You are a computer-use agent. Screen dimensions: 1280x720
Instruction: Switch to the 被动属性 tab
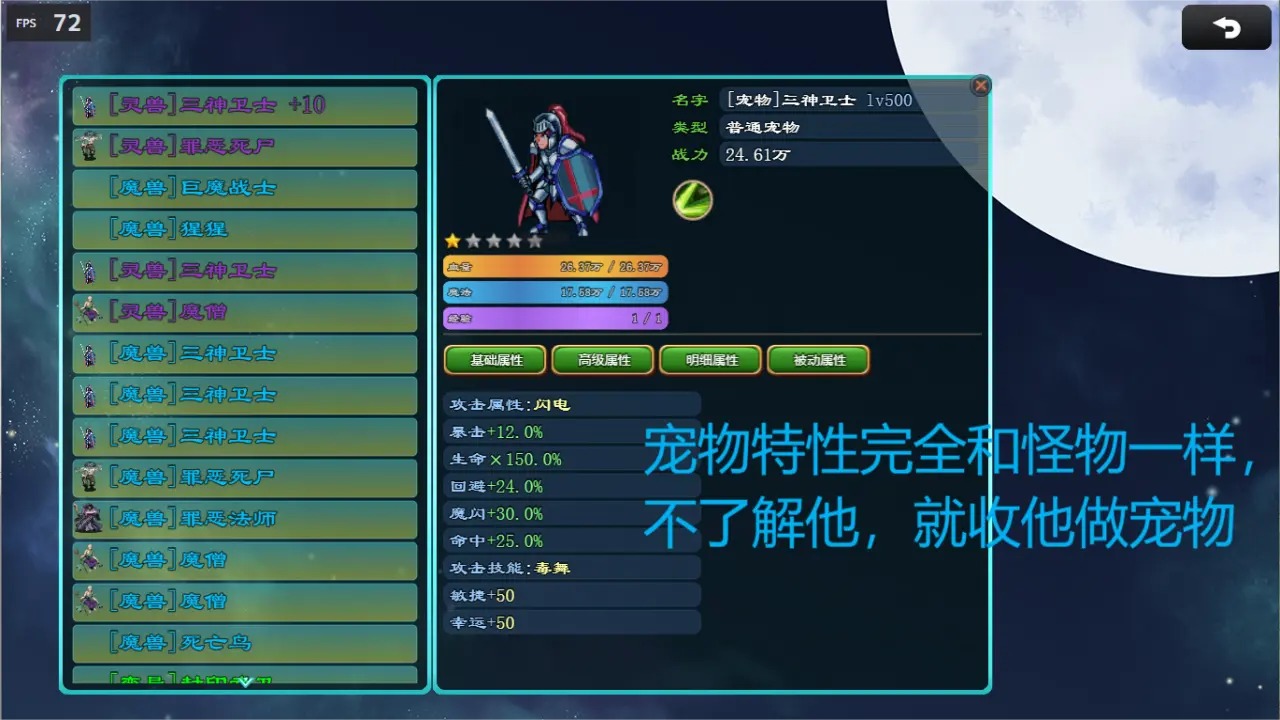tap(818, 360)
